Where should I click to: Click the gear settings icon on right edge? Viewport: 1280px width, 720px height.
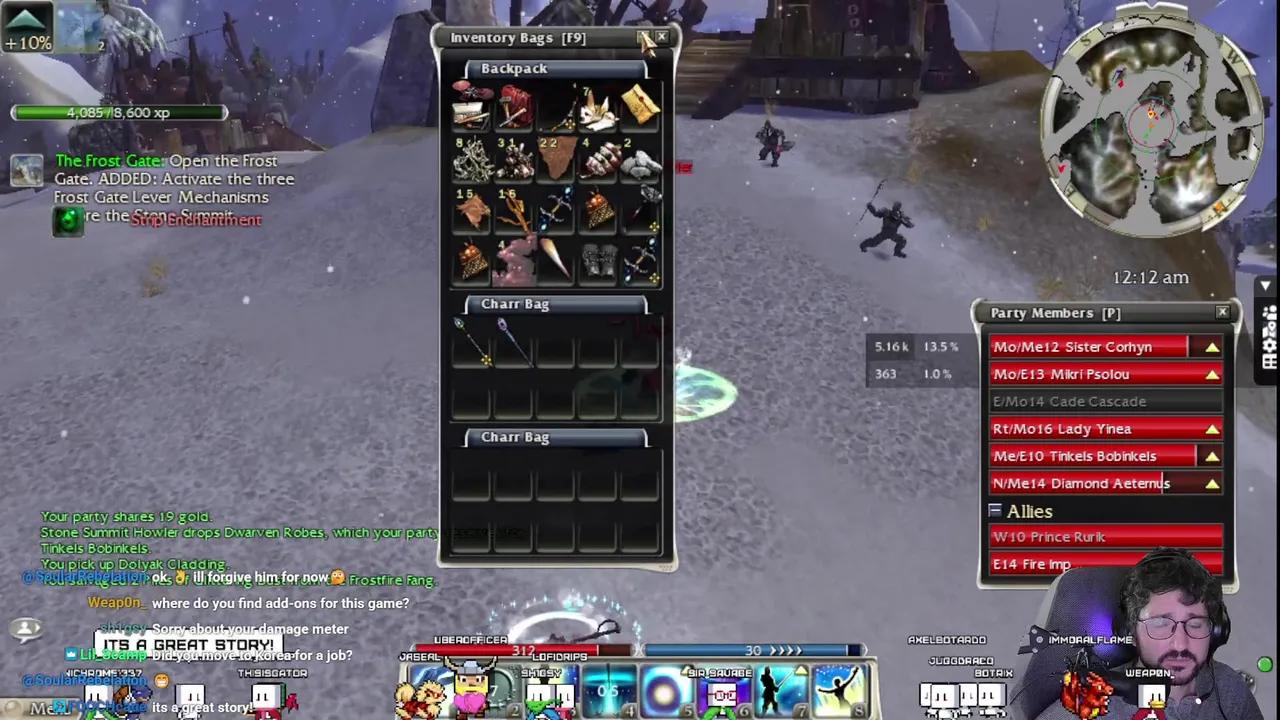(1266, 345)
